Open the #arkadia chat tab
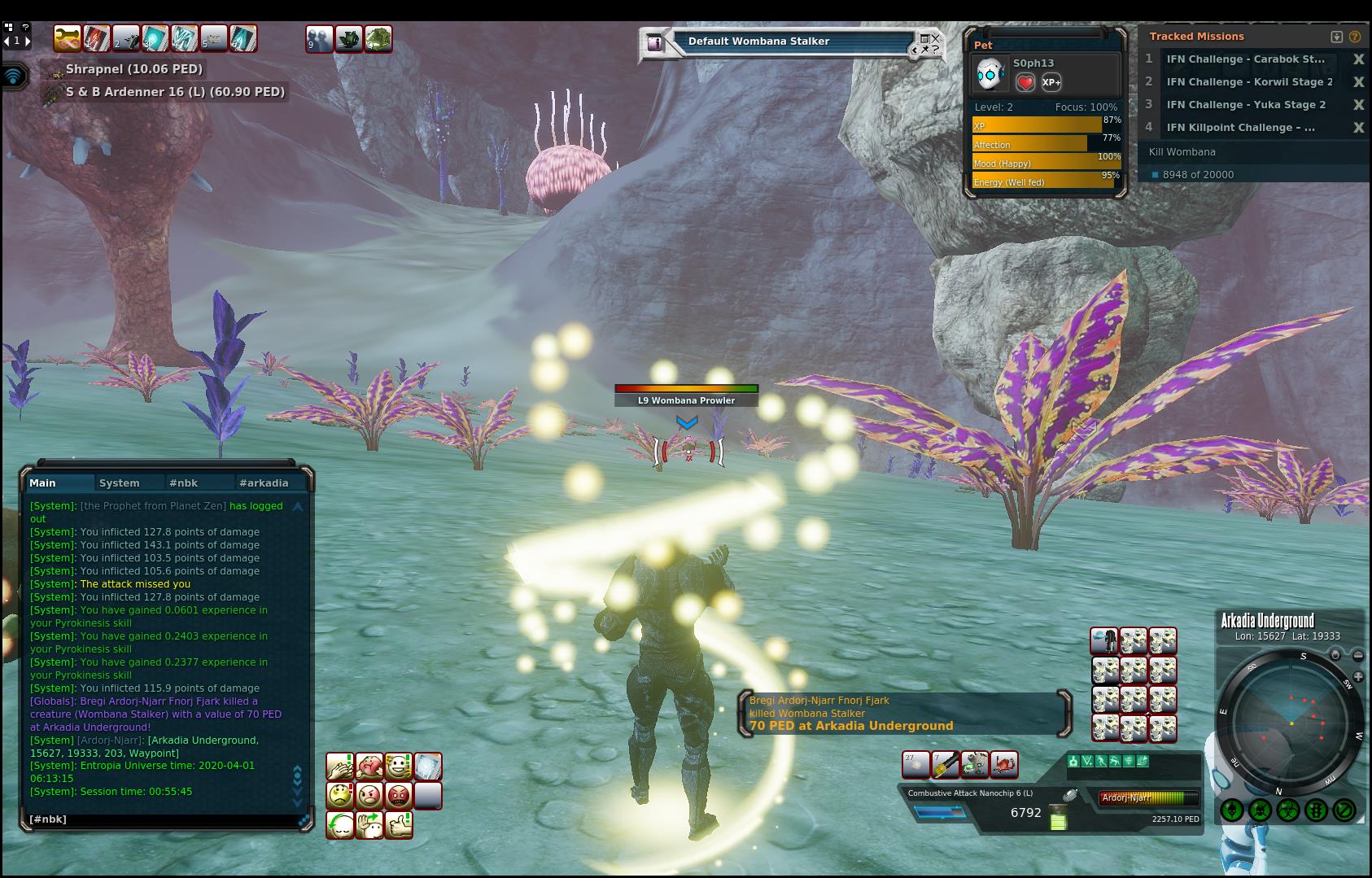 click(x=263, y=483)
